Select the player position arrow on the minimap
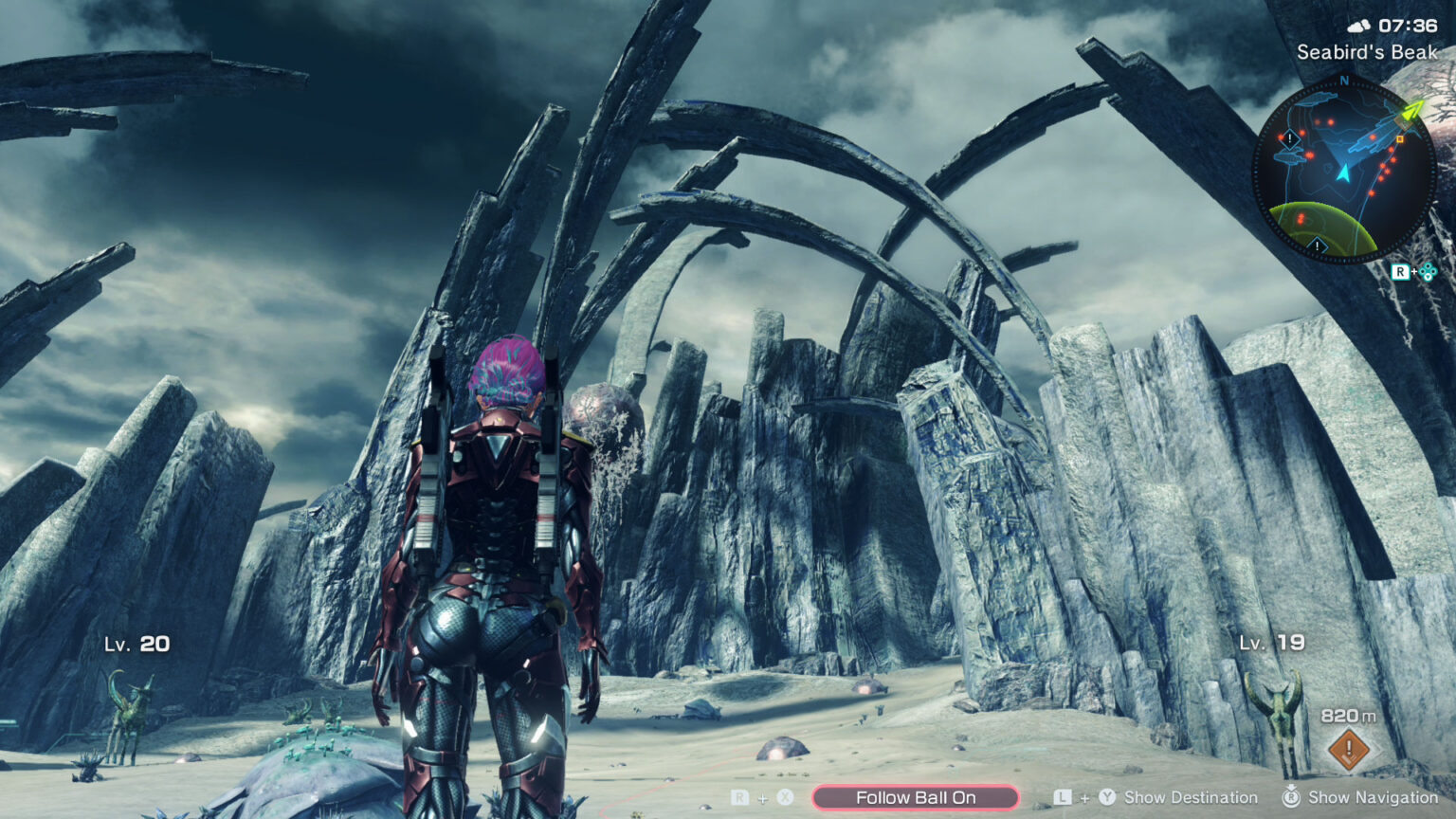The width and height of the screenshot is (1456, 819). tap(1343, 172)
